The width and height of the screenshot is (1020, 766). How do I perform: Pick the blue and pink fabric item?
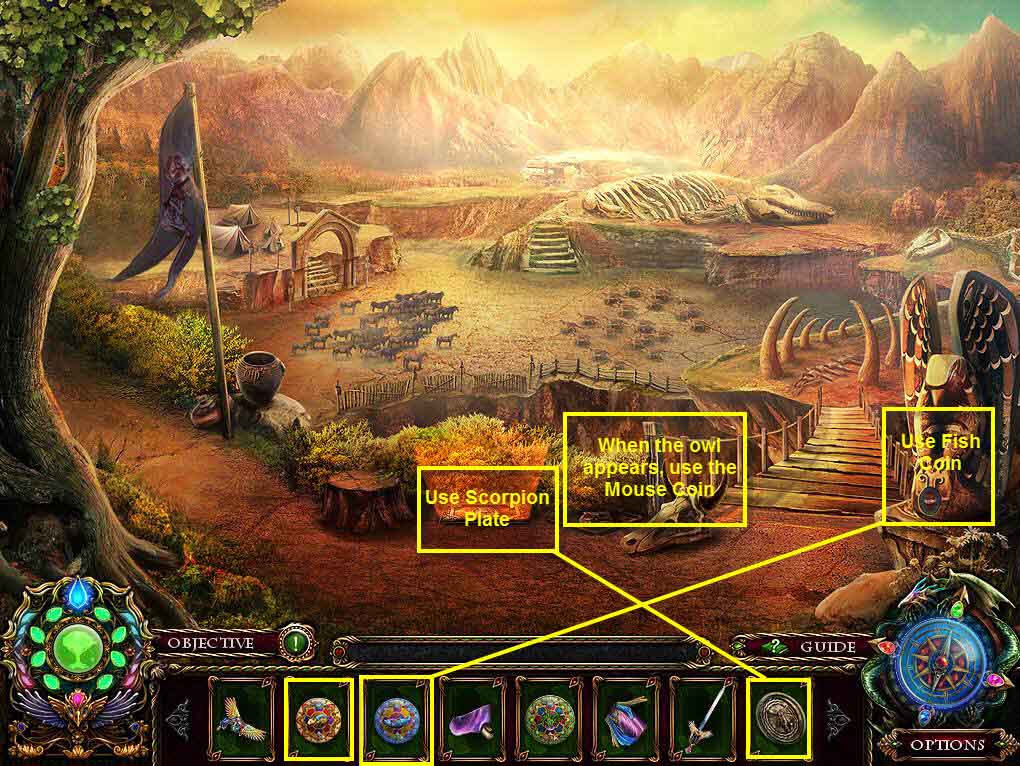point(626,718)
